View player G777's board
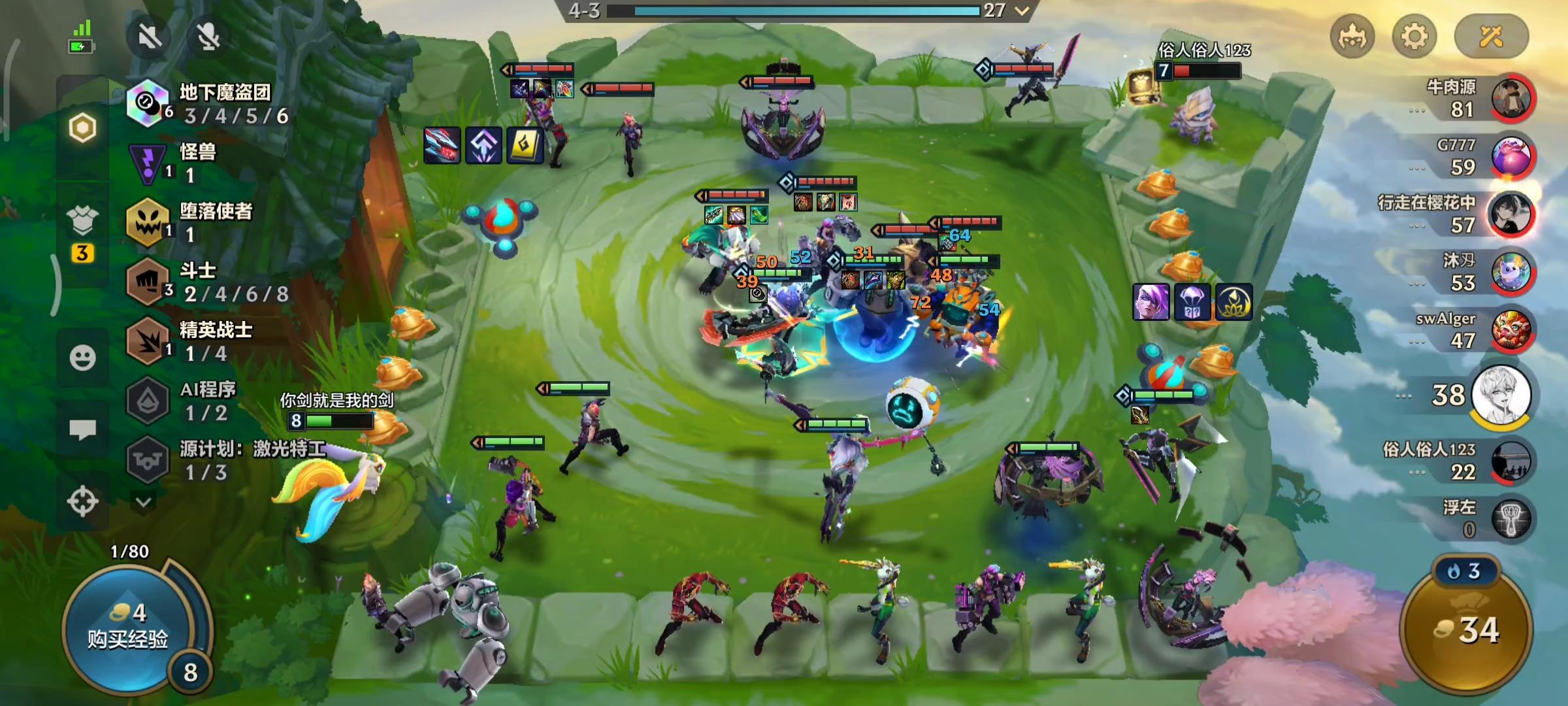 point(1511,157)
